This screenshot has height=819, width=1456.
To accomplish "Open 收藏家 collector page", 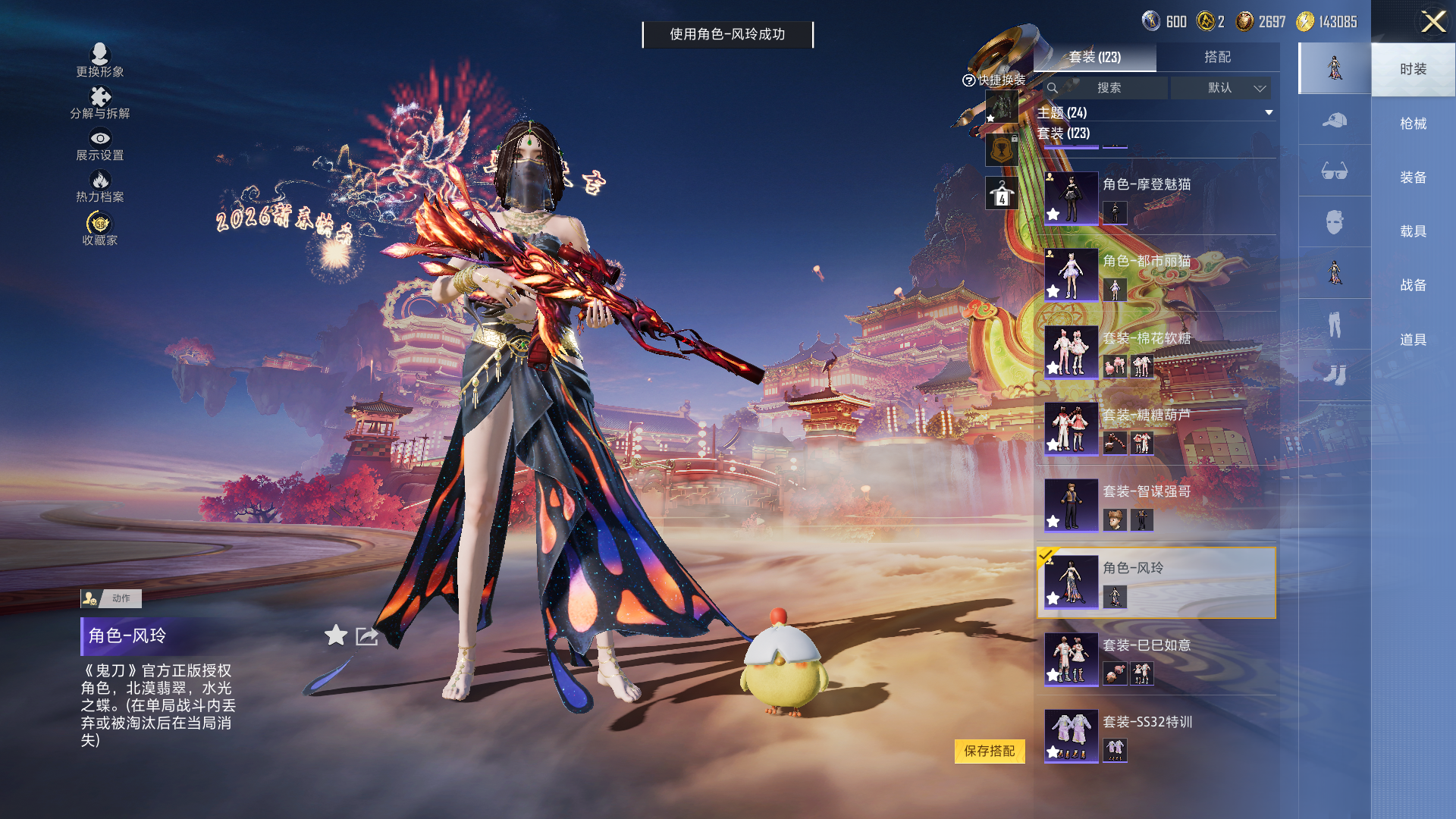I will coord(100,228).
